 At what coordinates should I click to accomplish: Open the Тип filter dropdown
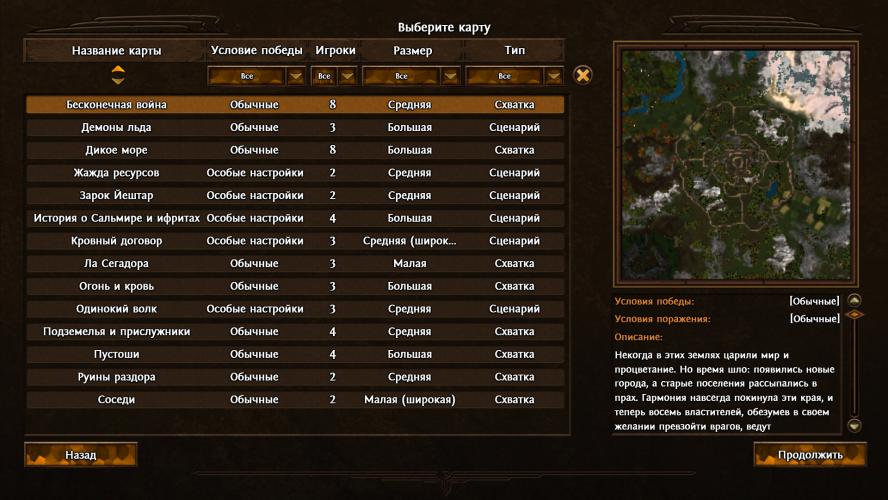tap(553, 76)
